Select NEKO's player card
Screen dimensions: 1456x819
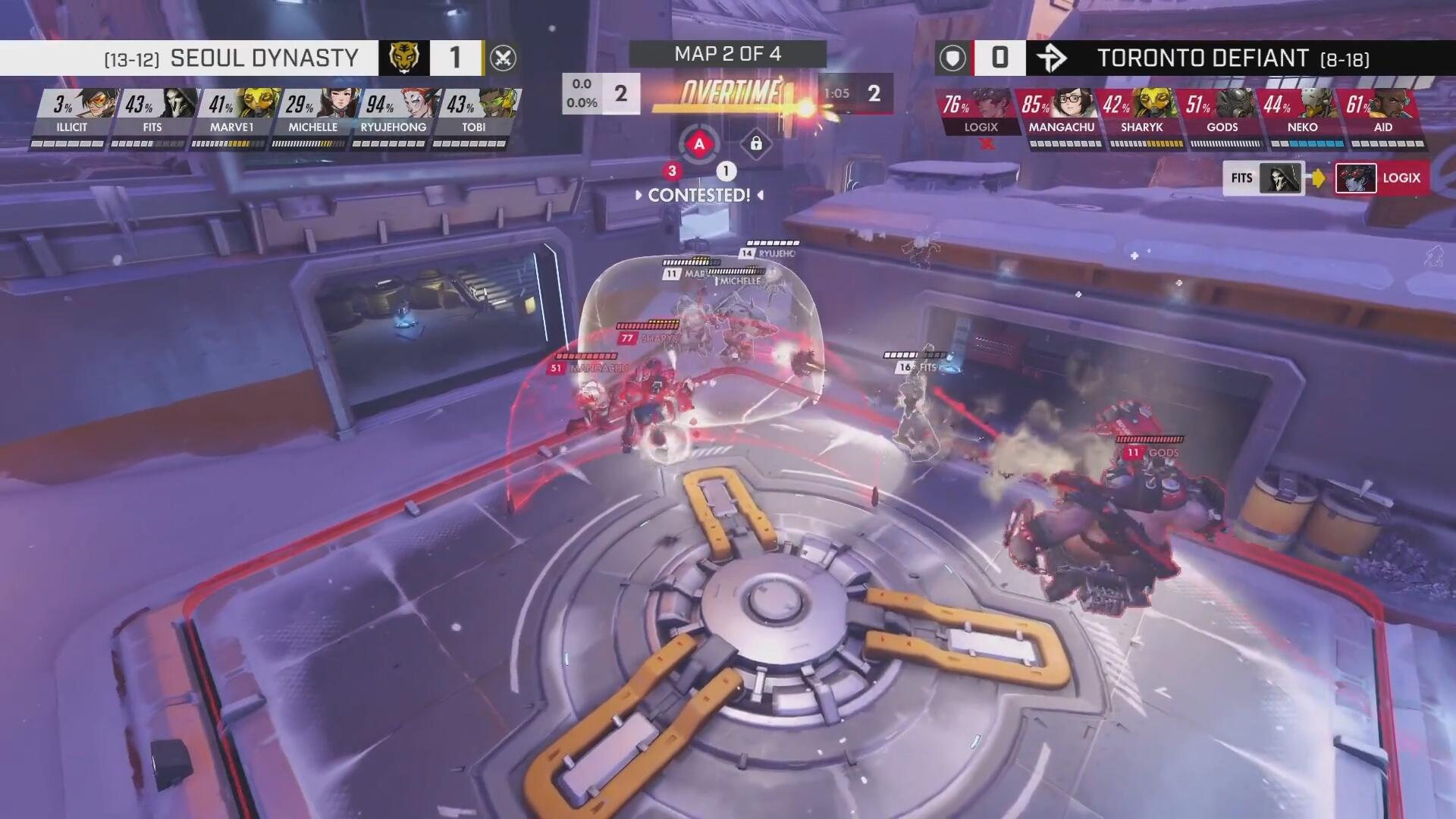coord(1303,114)
